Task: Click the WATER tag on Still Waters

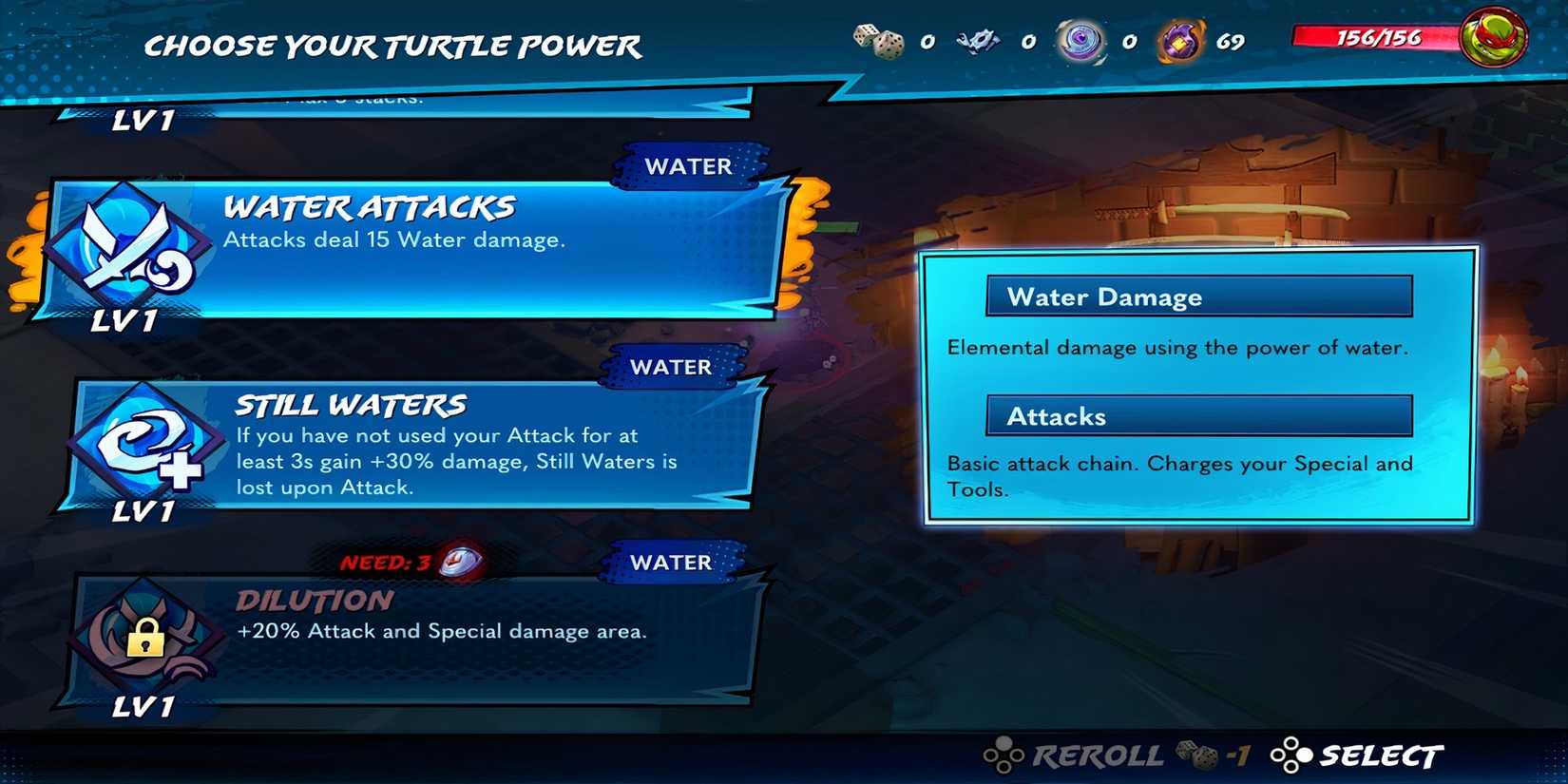Action: pos(673,367)
